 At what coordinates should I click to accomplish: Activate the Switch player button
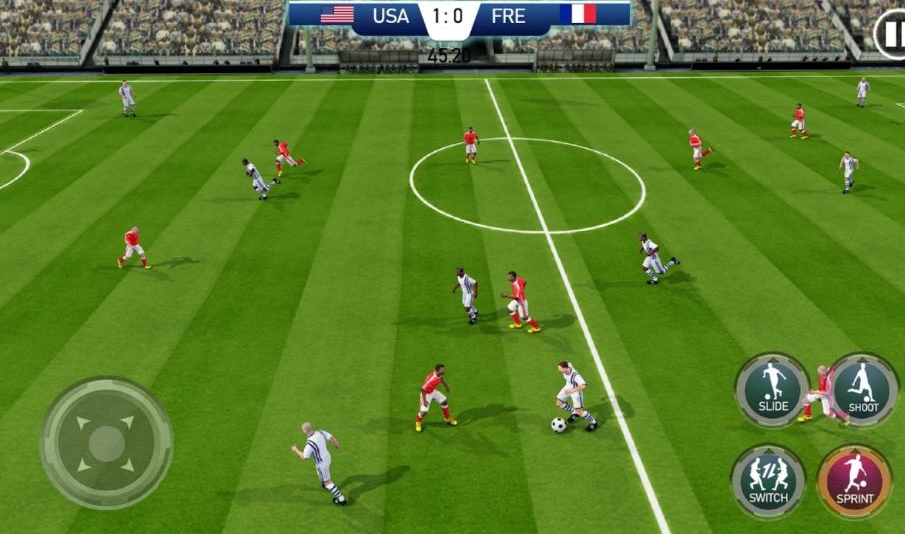pos(768,480)
